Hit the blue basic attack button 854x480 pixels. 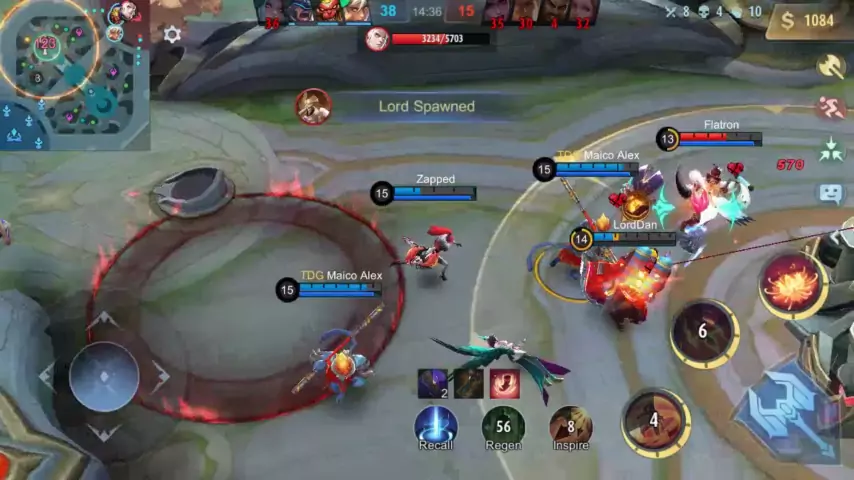[787, 415]
